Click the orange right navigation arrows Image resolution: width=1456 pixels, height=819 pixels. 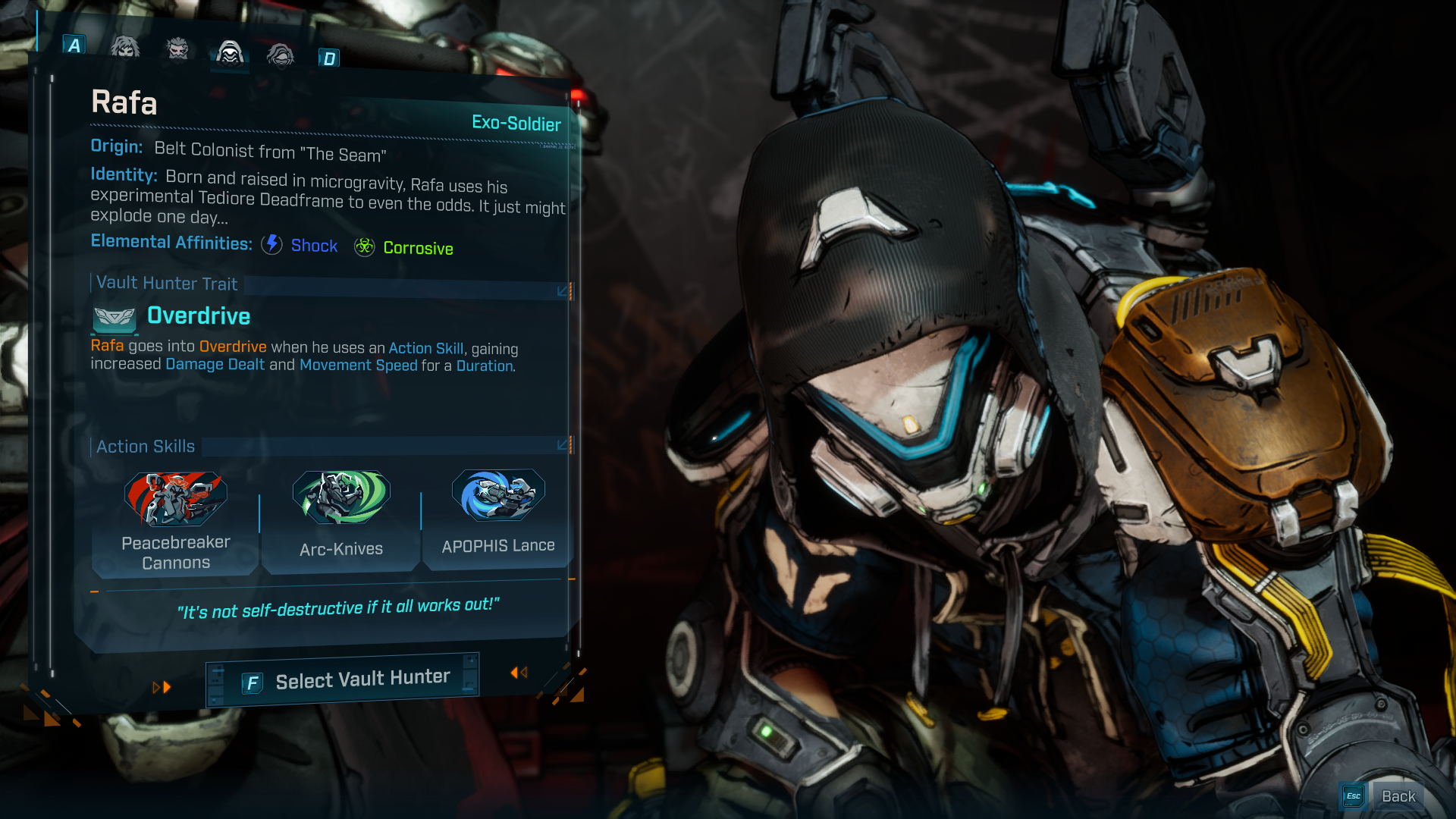[162, 687]
